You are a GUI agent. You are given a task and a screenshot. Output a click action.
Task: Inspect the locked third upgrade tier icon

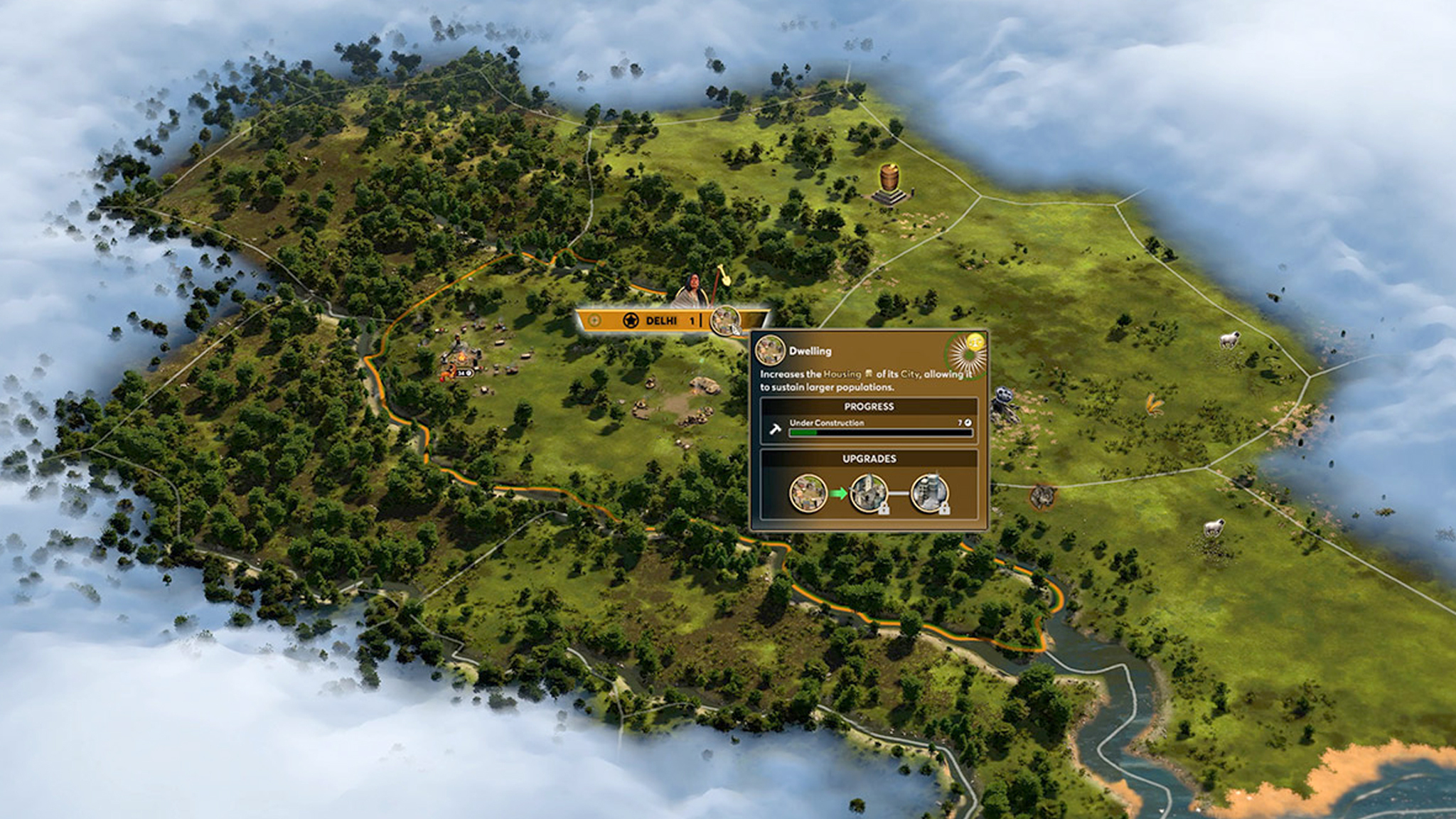pos(929,493)
